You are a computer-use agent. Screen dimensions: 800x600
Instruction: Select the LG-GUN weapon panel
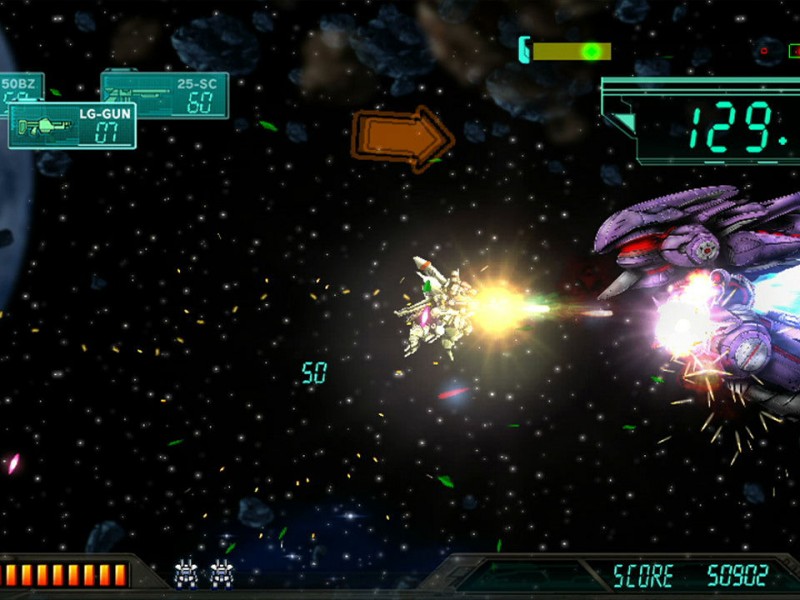pyautogui.click(x=72, y=126)
